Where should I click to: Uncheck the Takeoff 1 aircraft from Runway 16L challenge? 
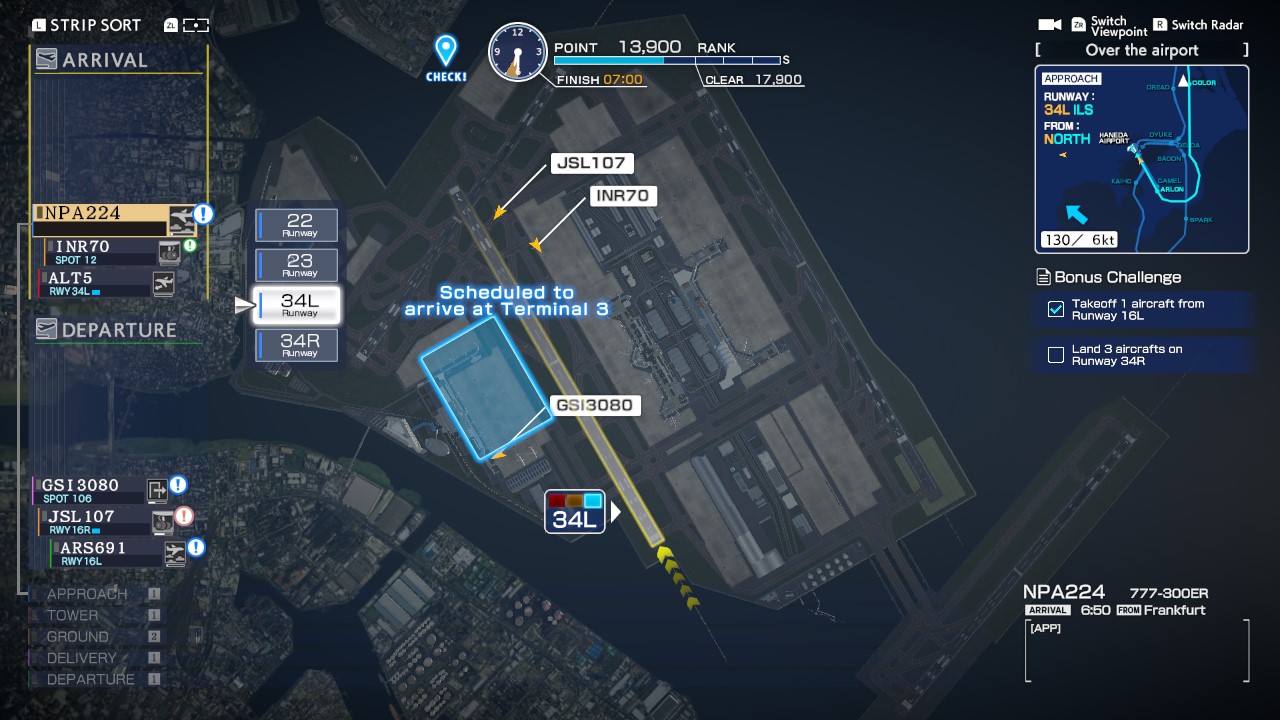click(1055, 310)
